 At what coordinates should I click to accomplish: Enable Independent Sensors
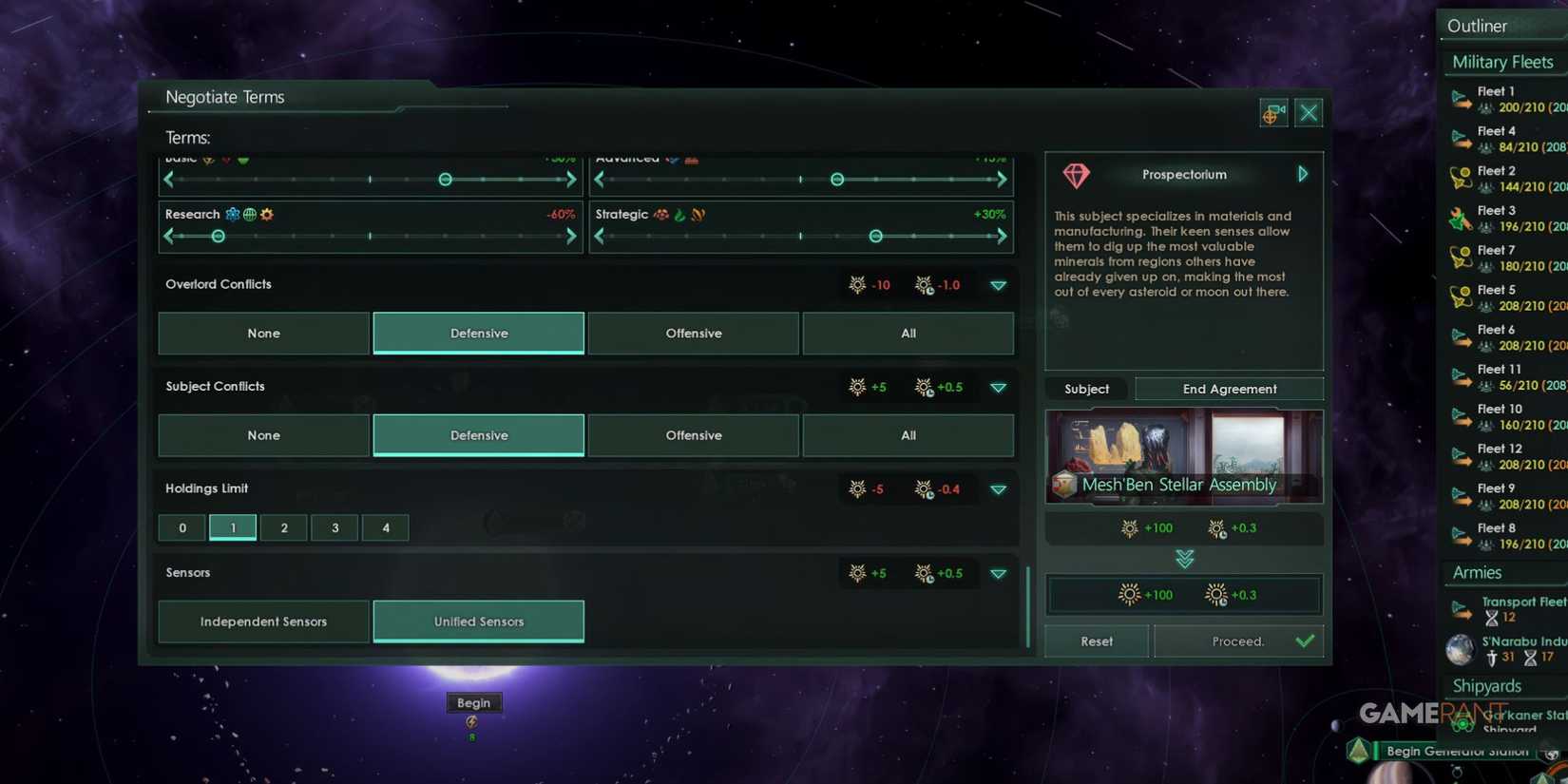(x=263, y=621)
